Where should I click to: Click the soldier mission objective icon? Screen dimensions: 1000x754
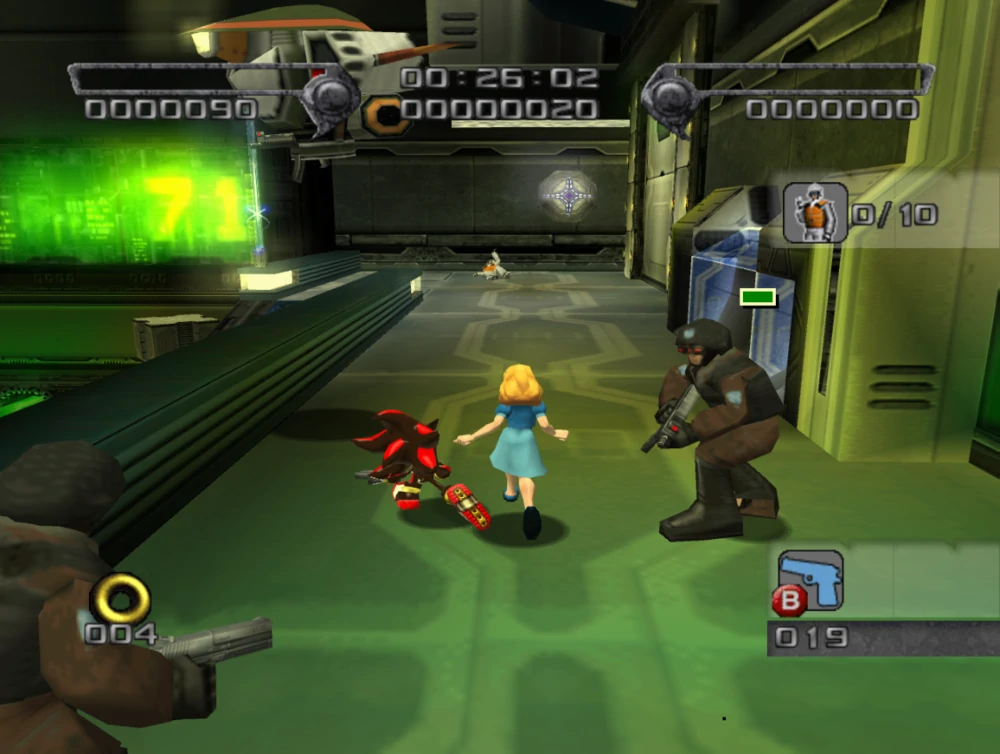pos(815,212)
